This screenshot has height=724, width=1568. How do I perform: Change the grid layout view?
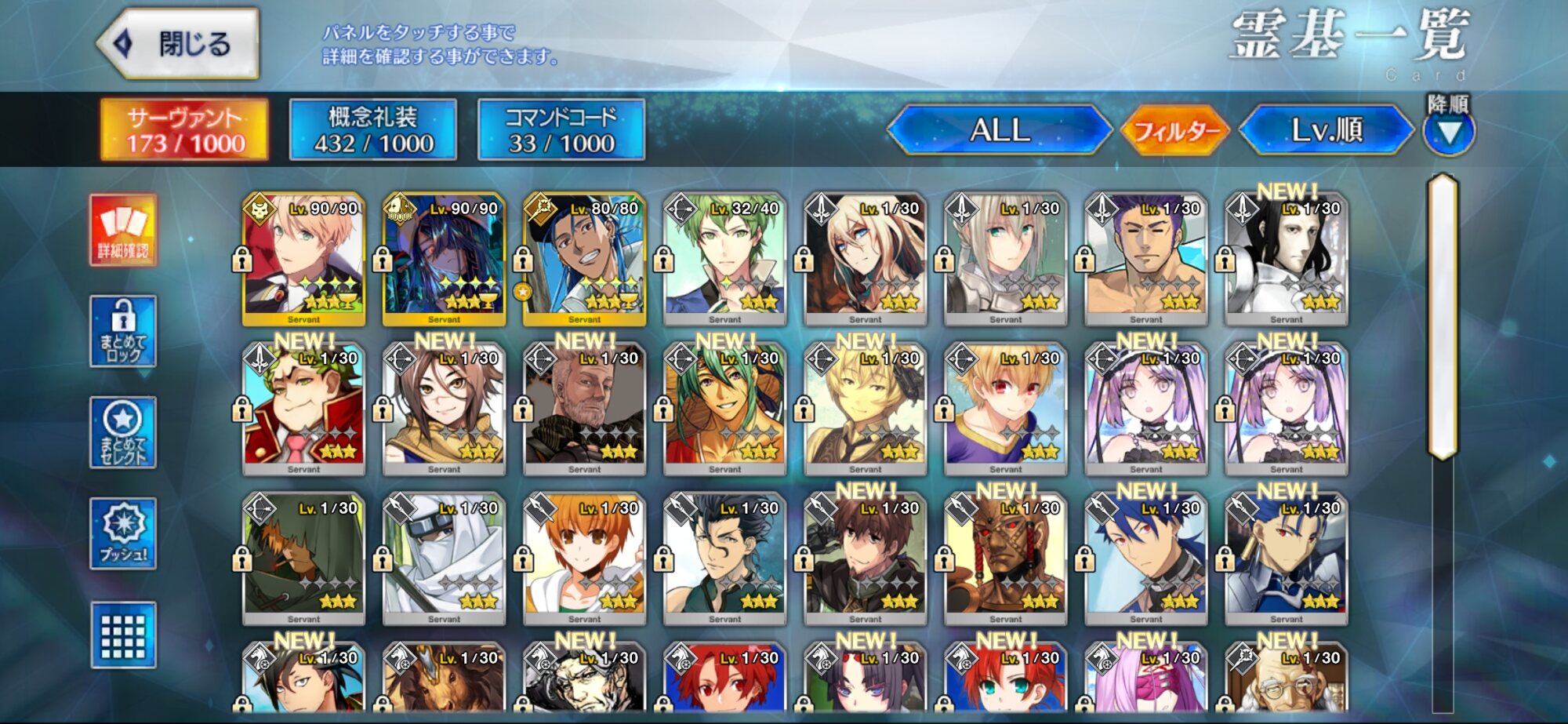(x=123, y=635)
